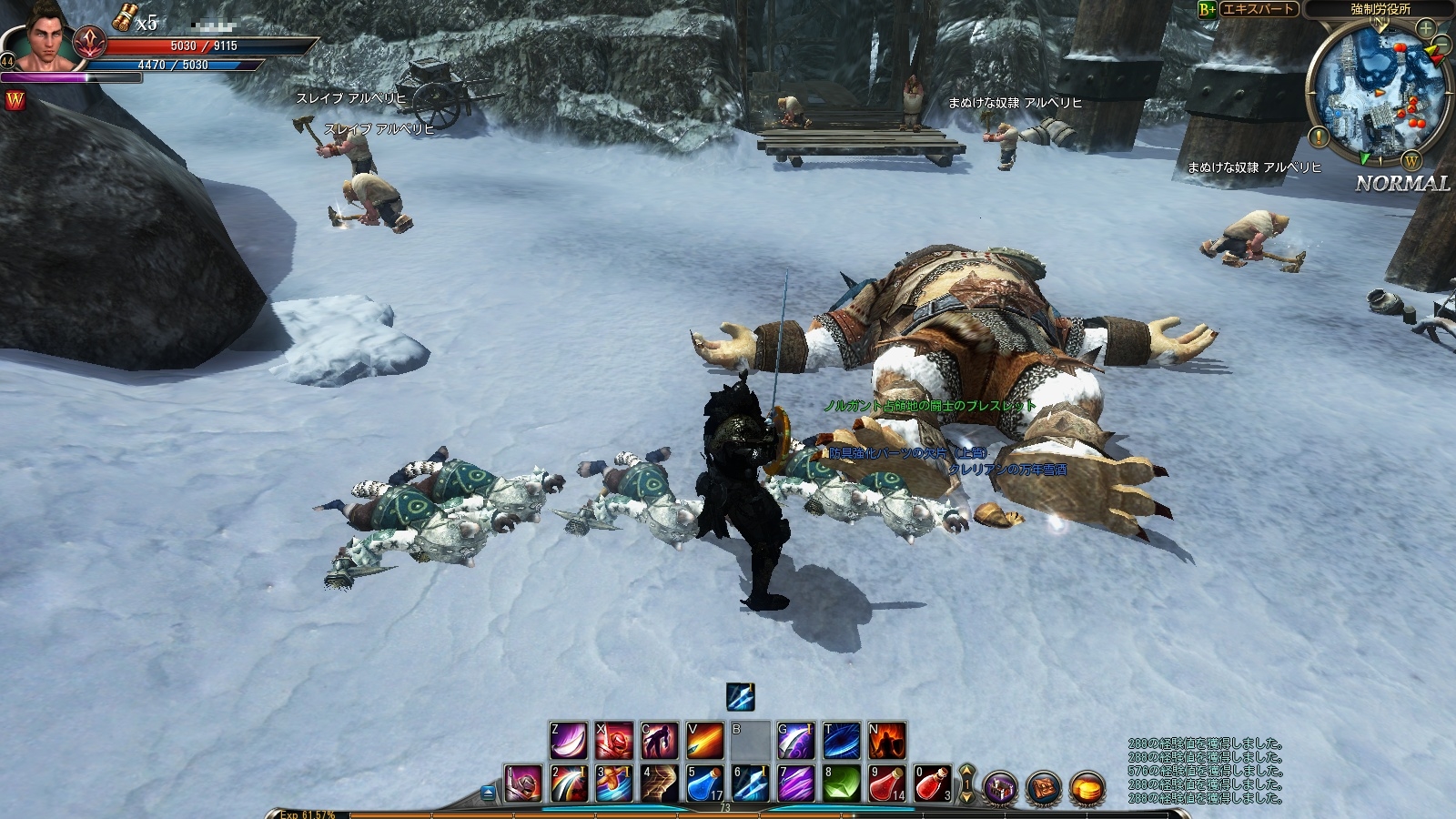Click the minimap zoom-in plus button
1456x819 pixels.
[x=1425, y=29]
